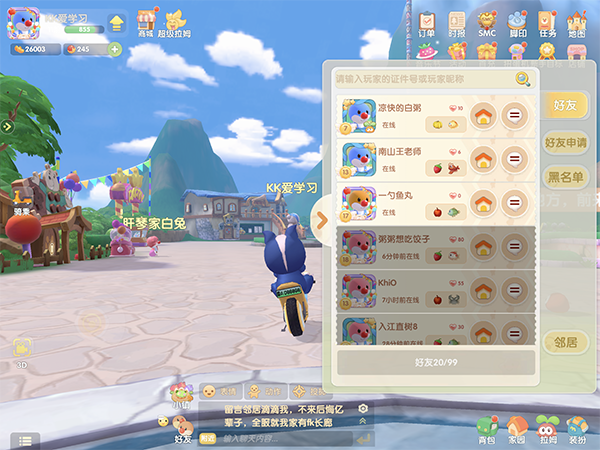The height and width of the screenshot is (450, 600).
Task: Switch to the 好友申请 tab
Action: point(565,142)
